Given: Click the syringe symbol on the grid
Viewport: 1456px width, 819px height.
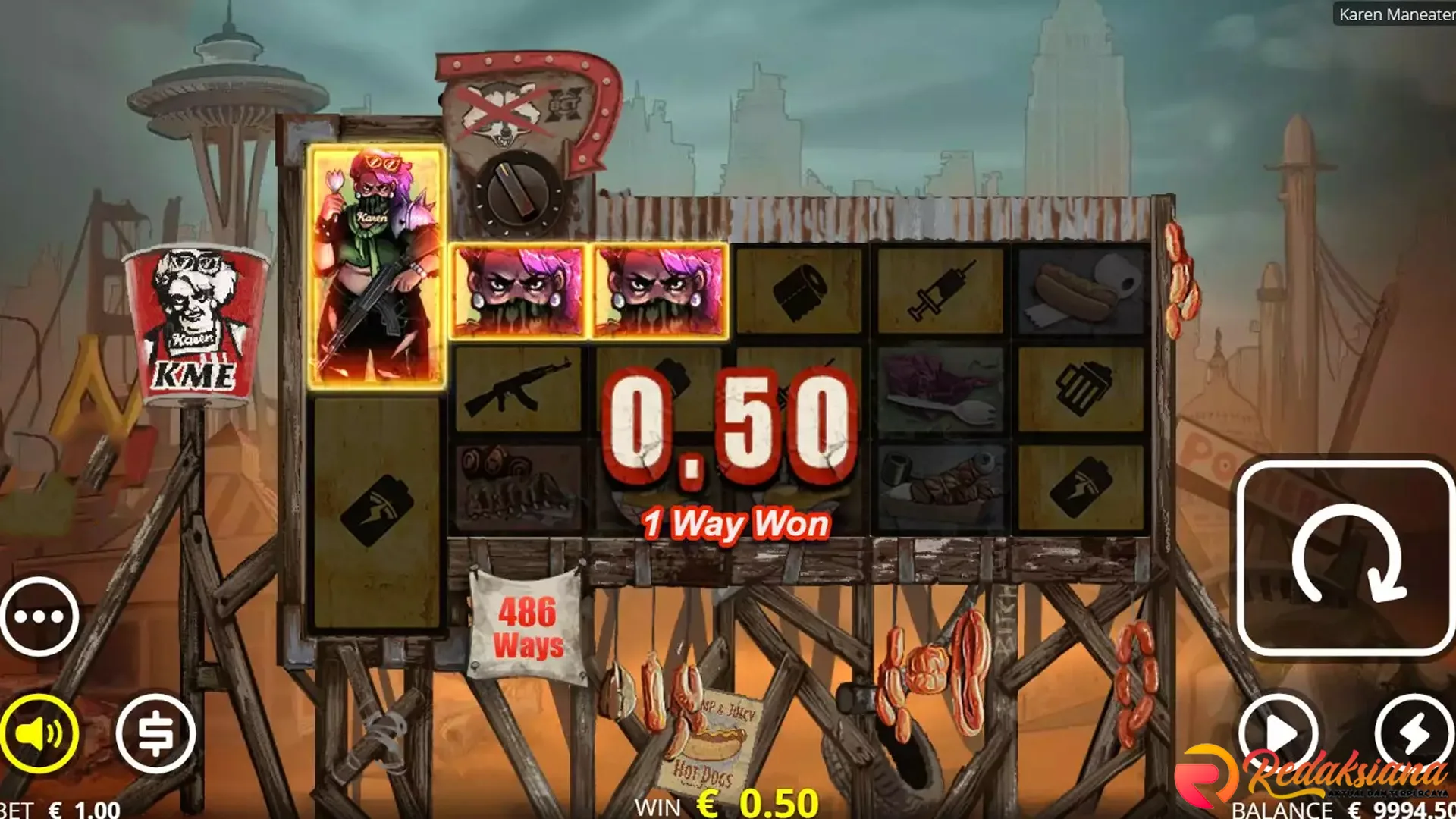Looking at the screenshot, I should (x=940, y=288).
